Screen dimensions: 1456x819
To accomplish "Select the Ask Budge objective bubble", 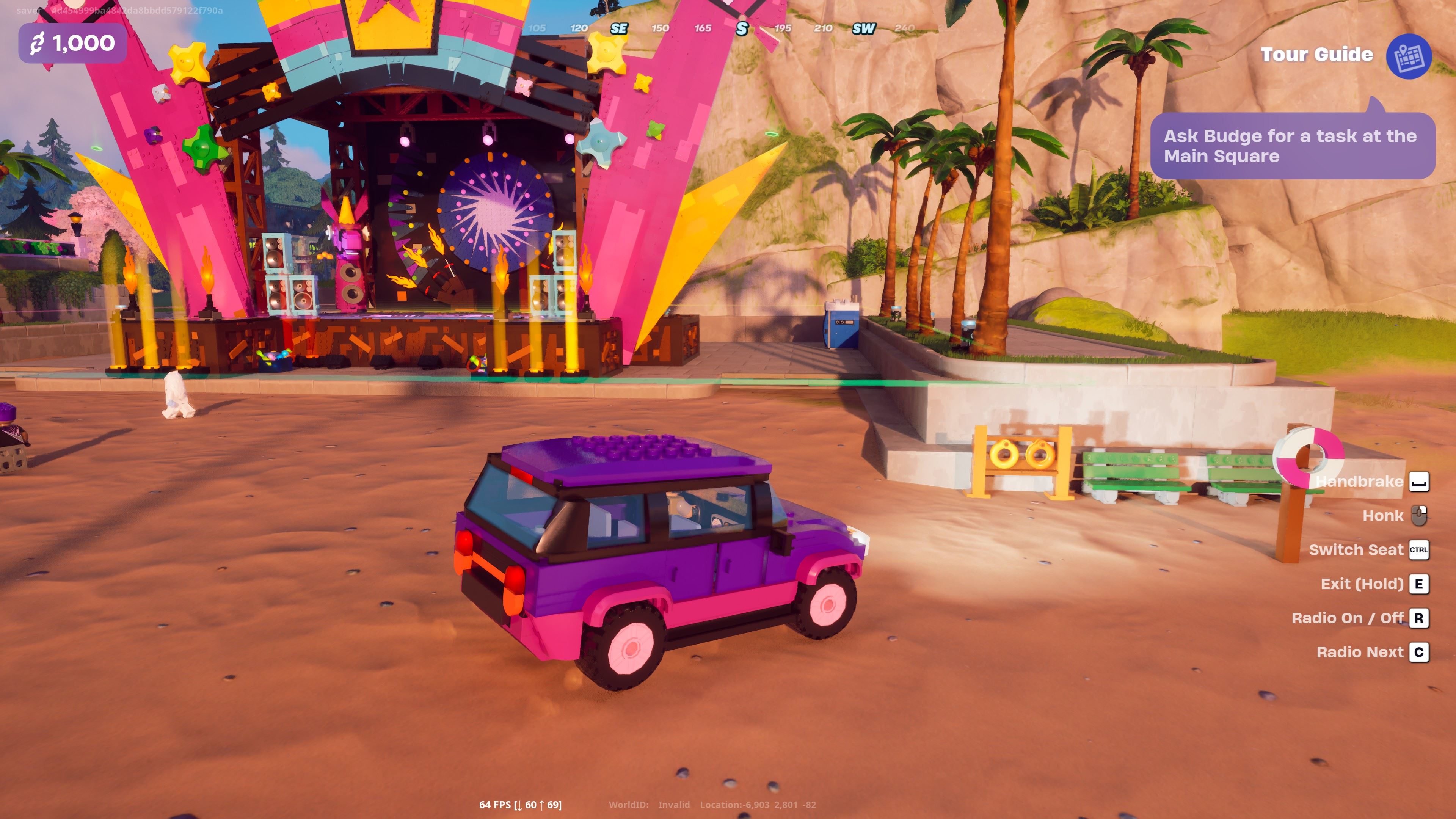I will pyautogui.click(x=1292, y=146).
